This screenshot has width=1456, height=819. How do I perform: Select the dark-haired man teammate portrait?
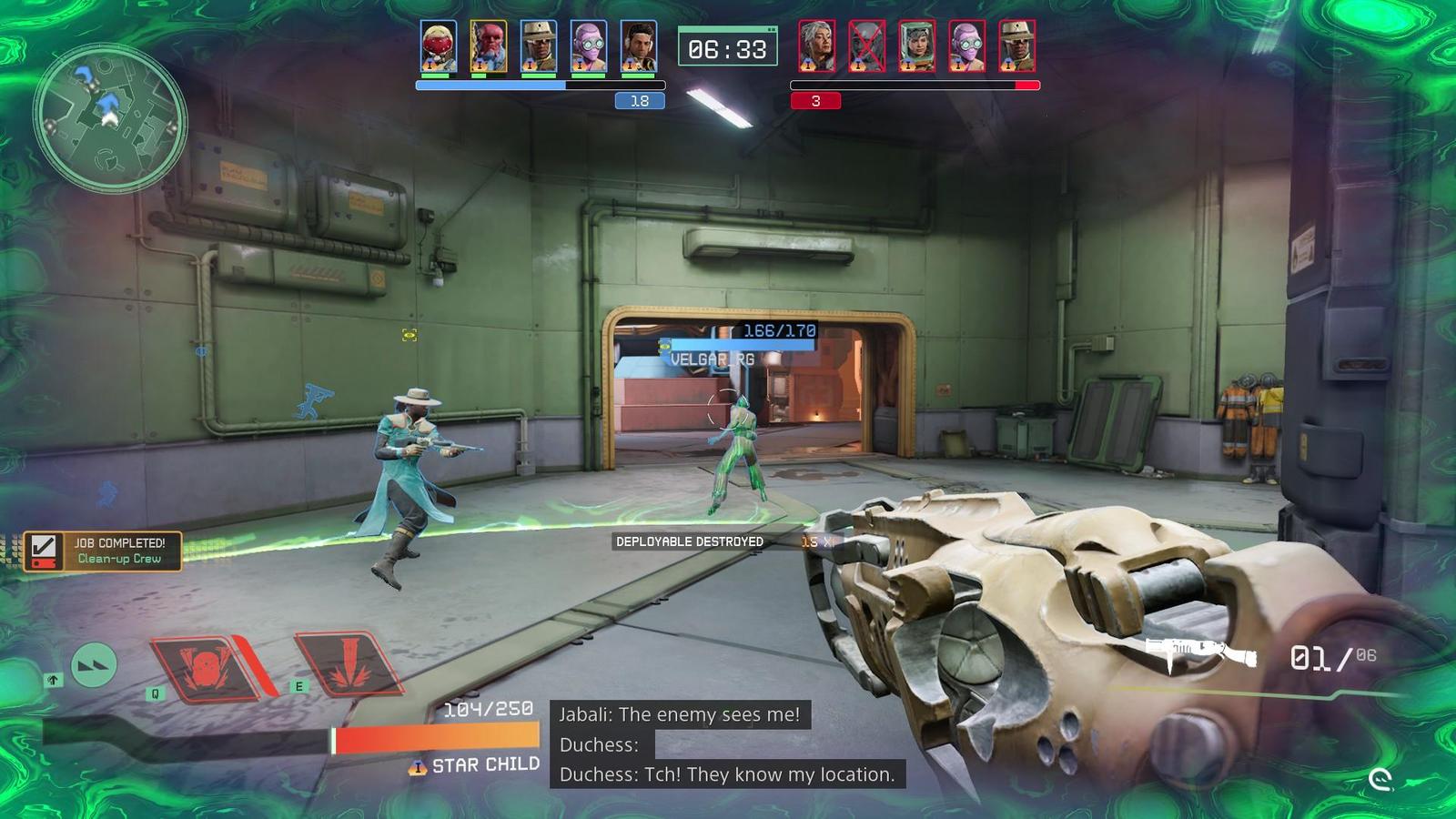(638, 47)
